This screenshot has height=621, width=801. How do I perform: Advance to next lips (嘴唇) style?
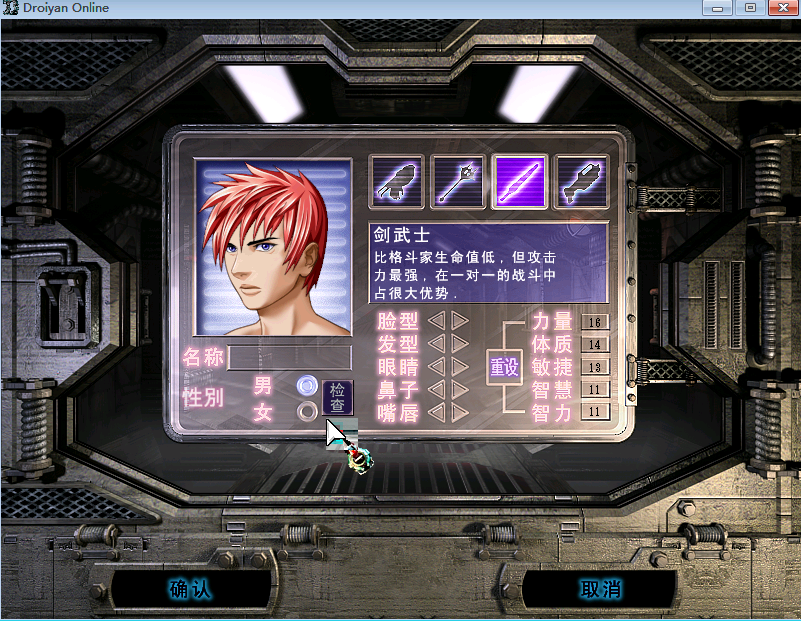click(x=459, y=412)
